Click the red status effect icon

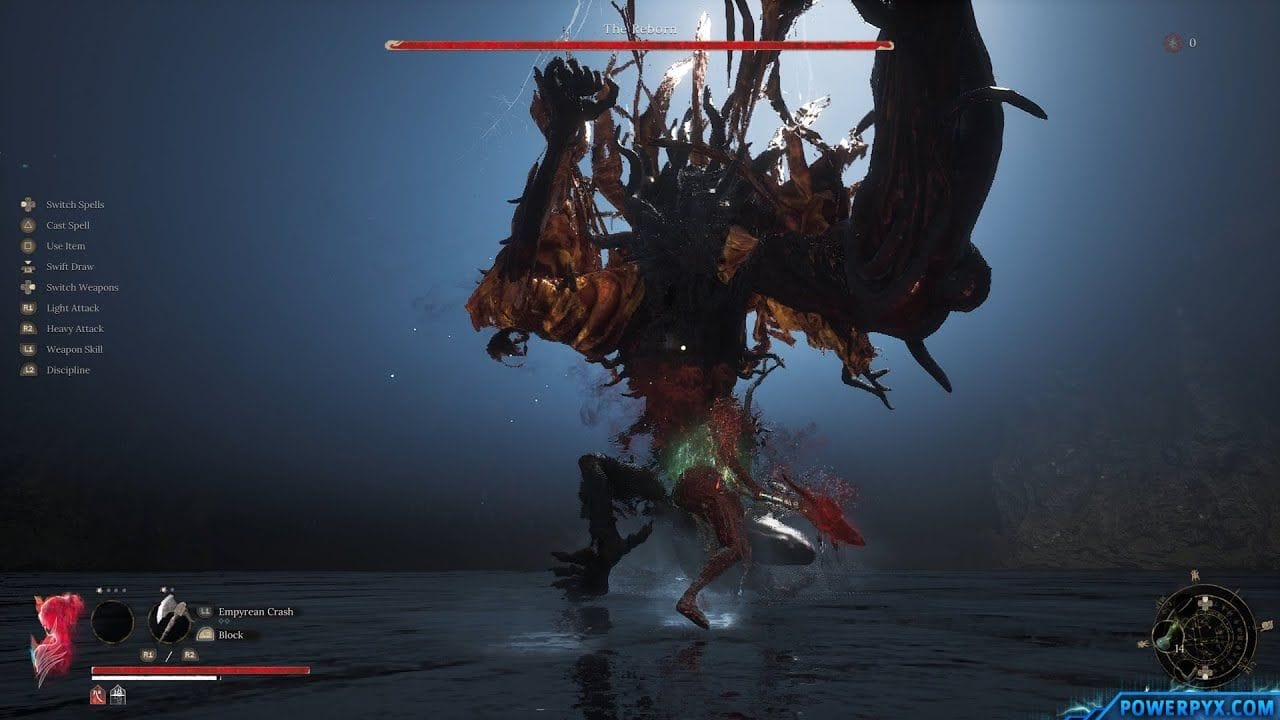[98, 694]
